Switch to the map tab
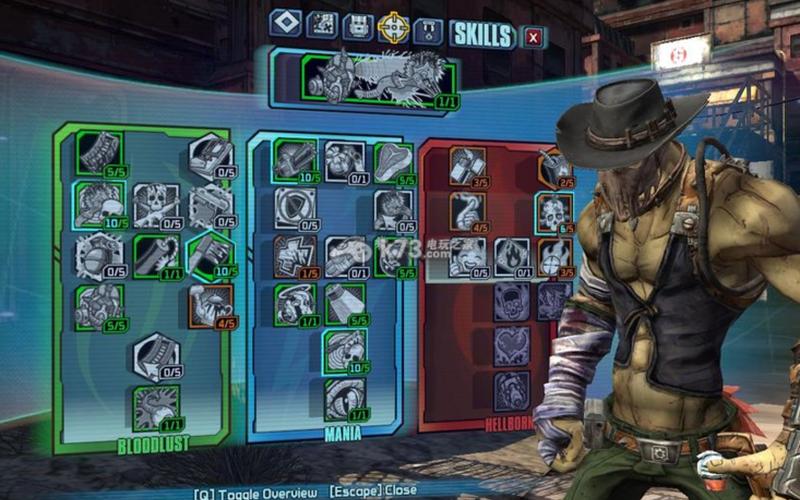 coord(321,27)
